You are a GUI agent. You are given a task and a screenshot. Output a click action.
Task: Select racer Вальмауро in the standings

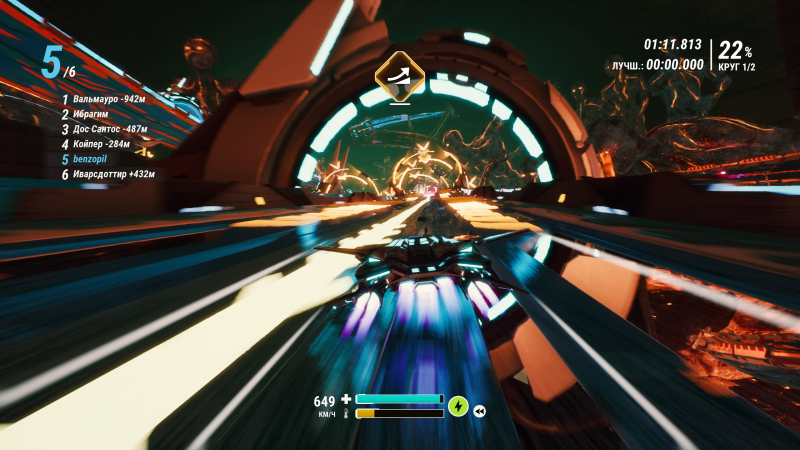click(x=108, y=99)
